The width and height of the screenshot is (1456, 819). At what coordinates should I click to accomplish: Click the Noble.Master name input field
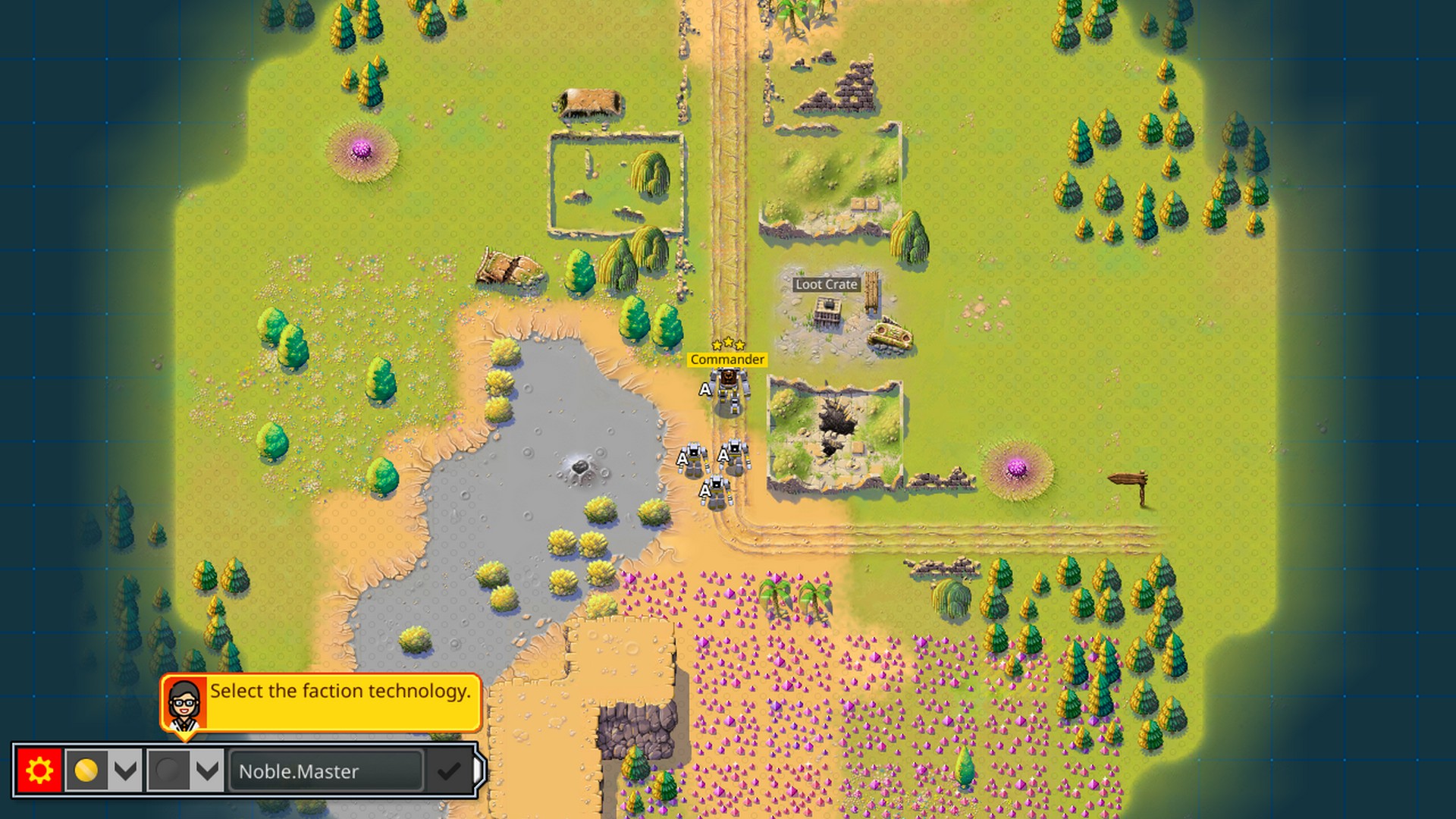(x=326, y=771)
